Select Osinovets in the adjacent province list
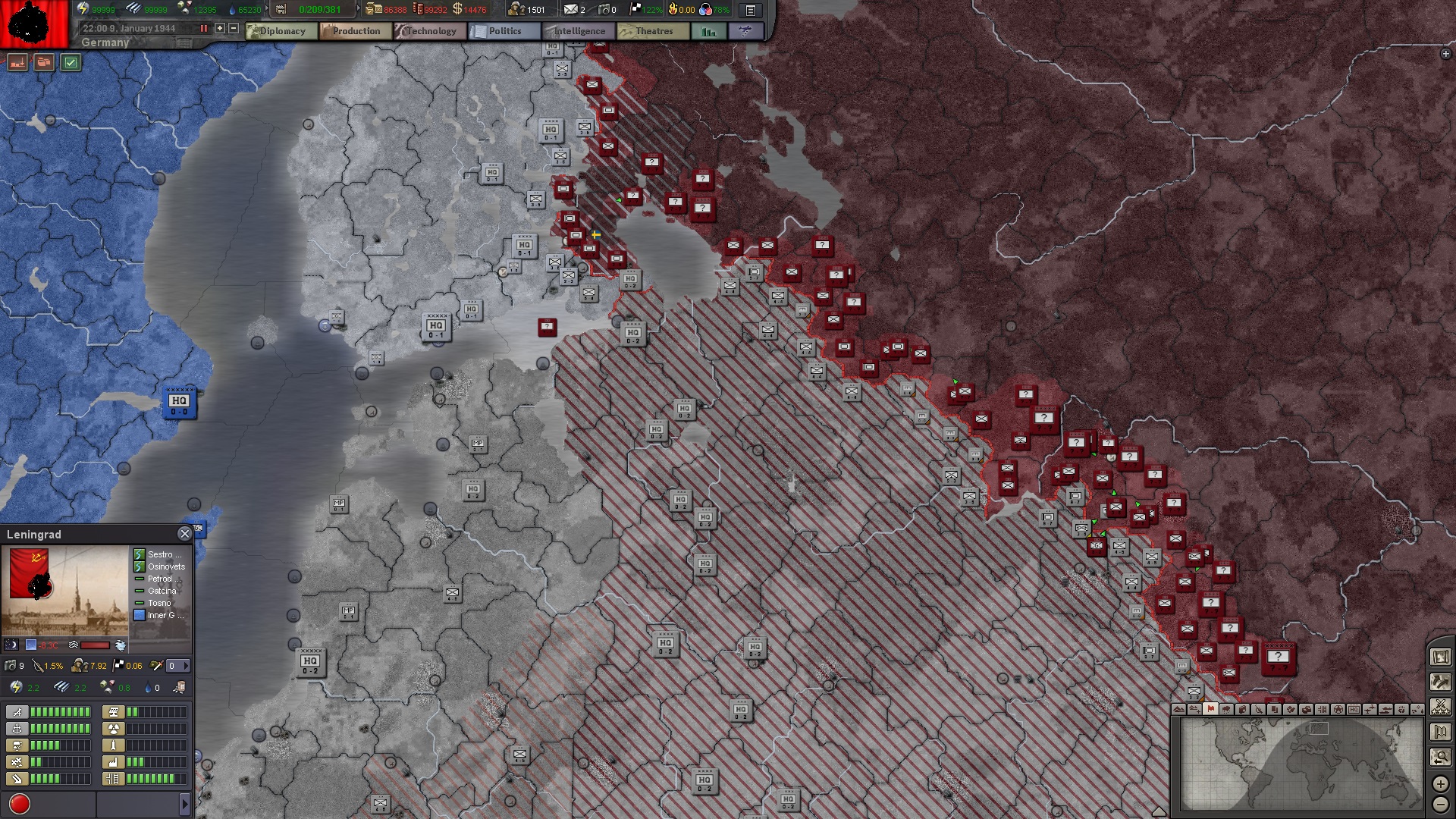This screenshot has height=819, width=1456. (164, 566)
